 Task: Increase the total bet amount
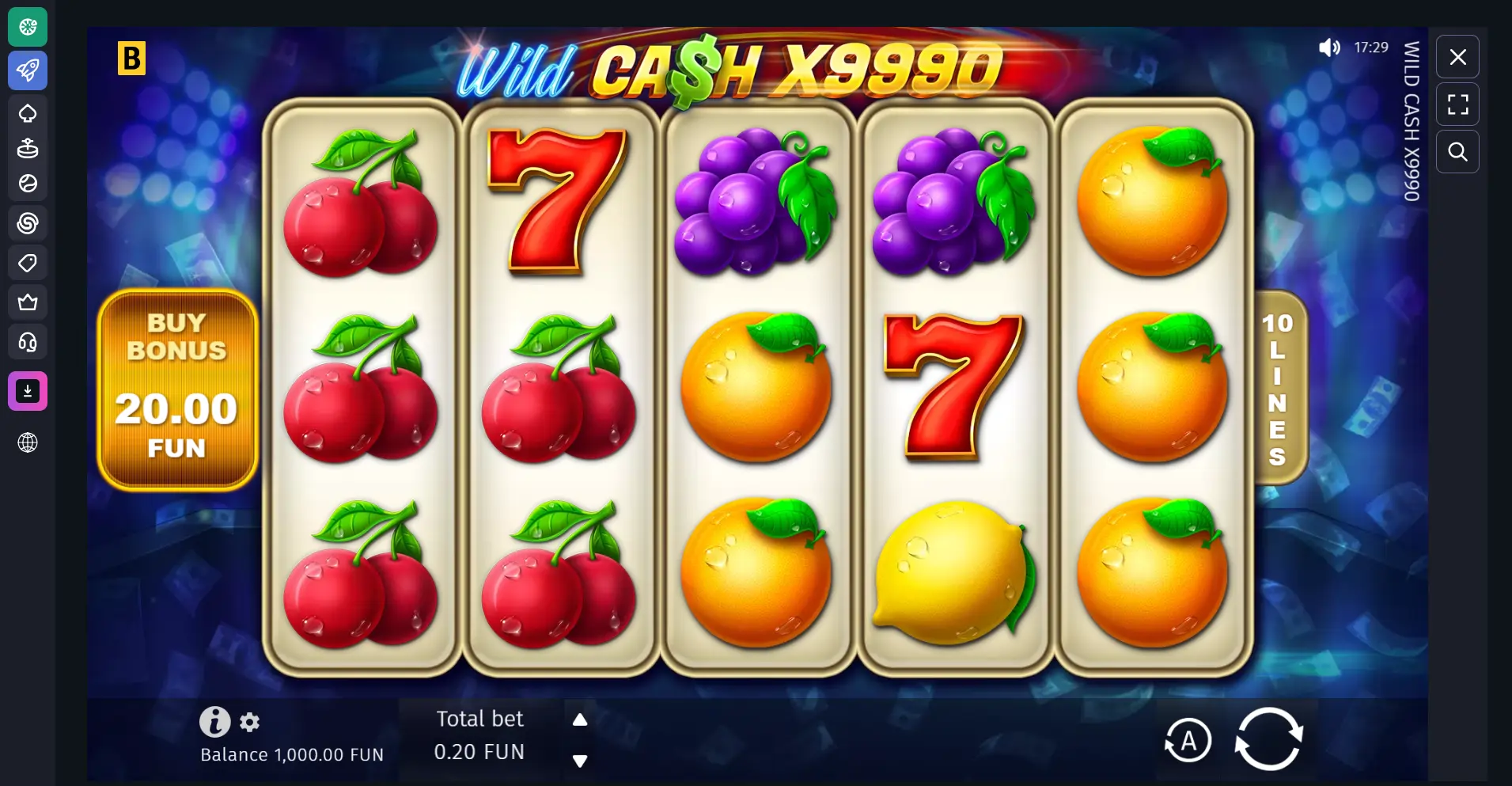[x=581, y=719]
